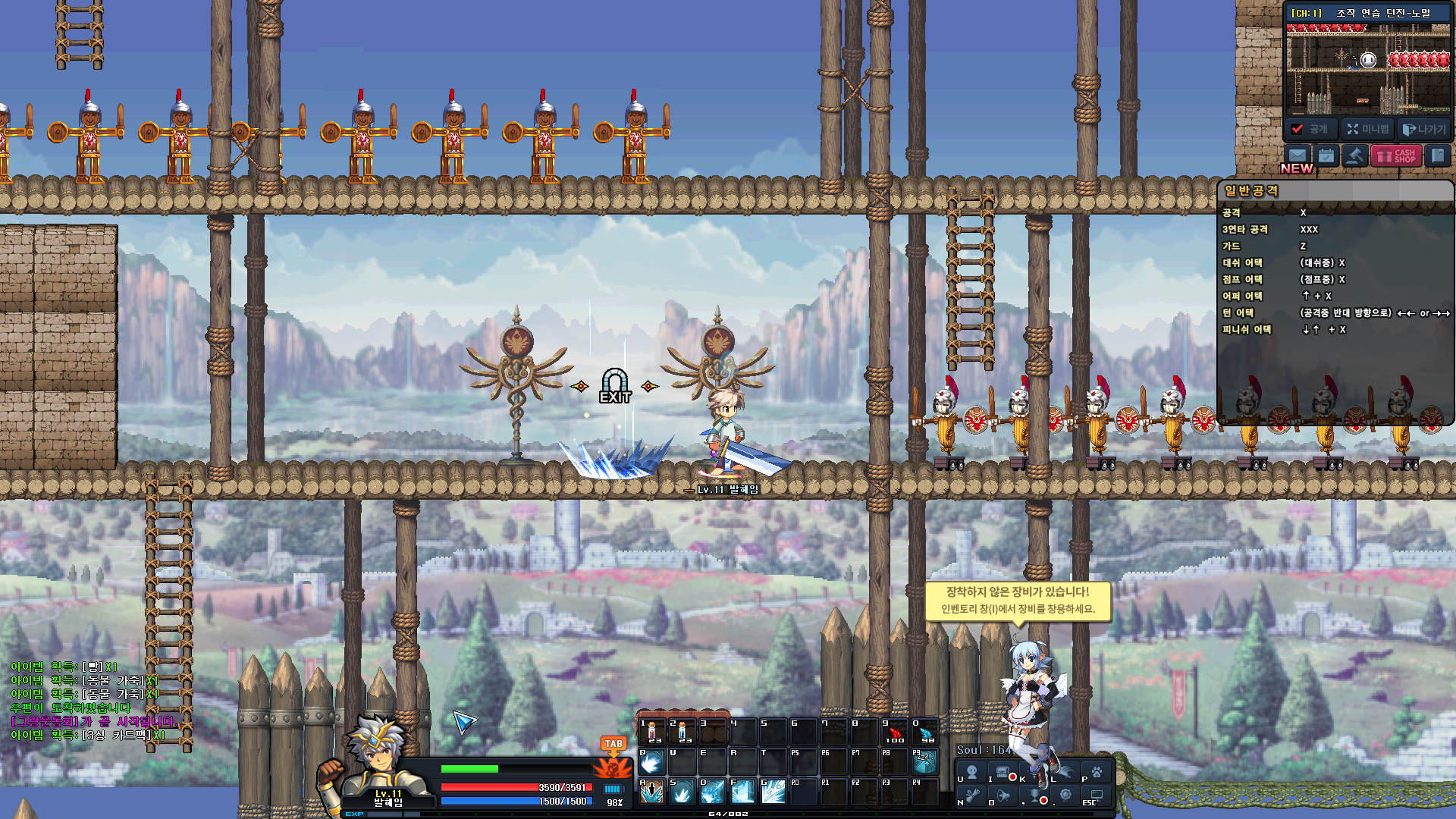Expand the 미니맵 minimap button

1368,129
